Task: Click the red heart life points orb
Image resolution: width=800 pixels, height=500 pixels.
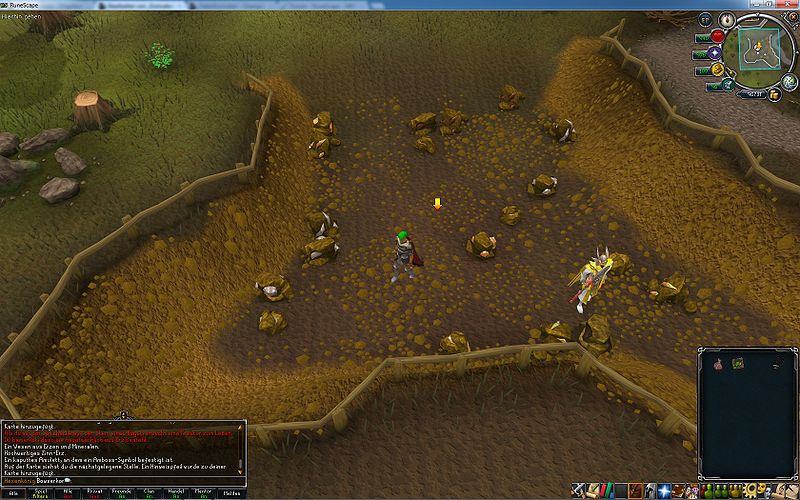Action: pyautogui.click(x=717, y=37)
